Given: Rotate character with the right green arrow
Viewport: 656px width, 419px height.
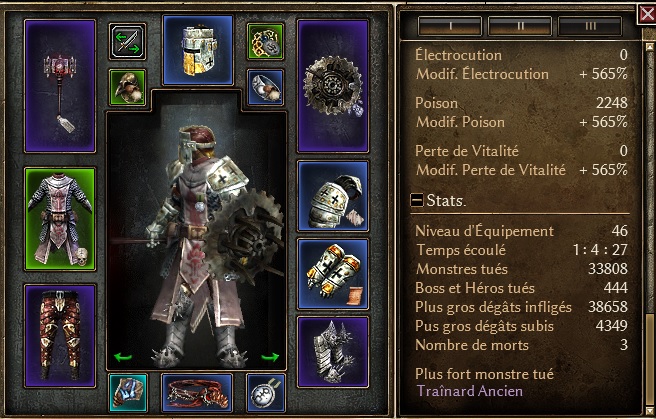Looking at the screenshot, I should 269,356.
